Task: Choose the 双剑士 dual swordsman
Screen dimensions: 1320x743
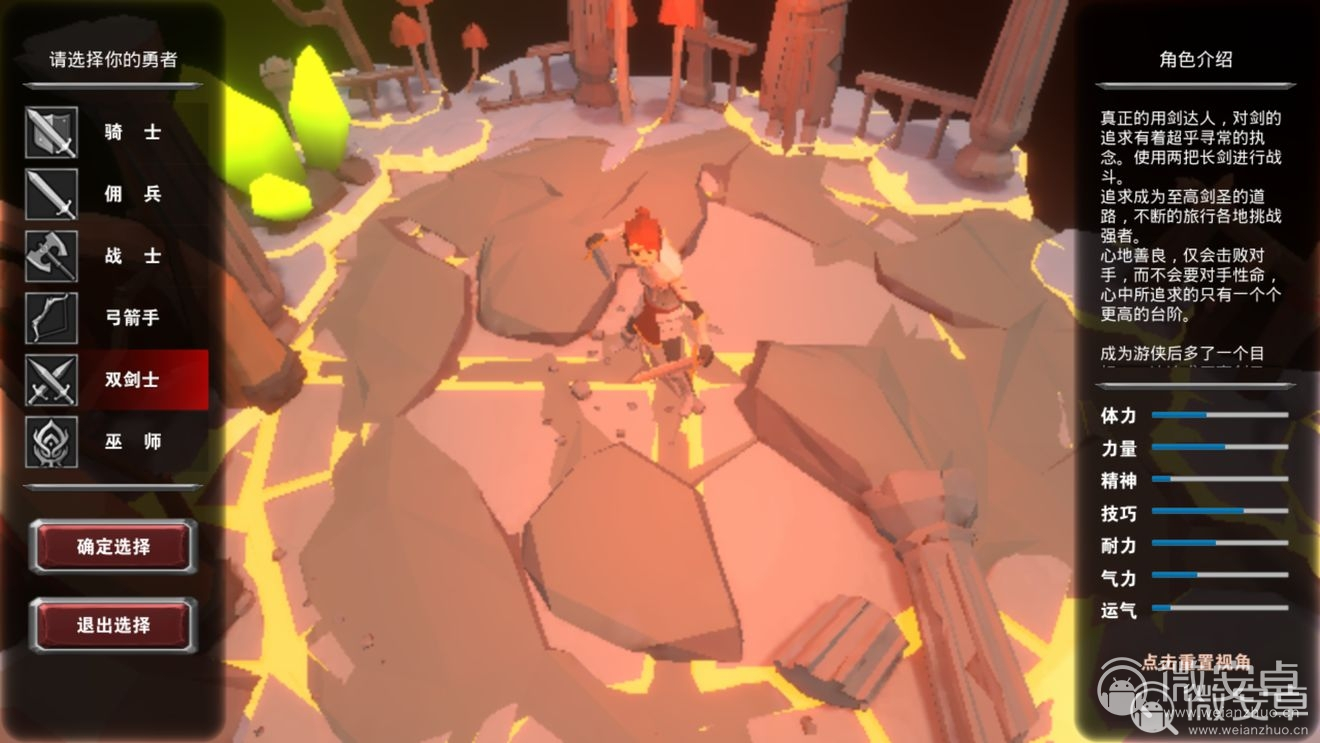Action: [x=133, y=380]
